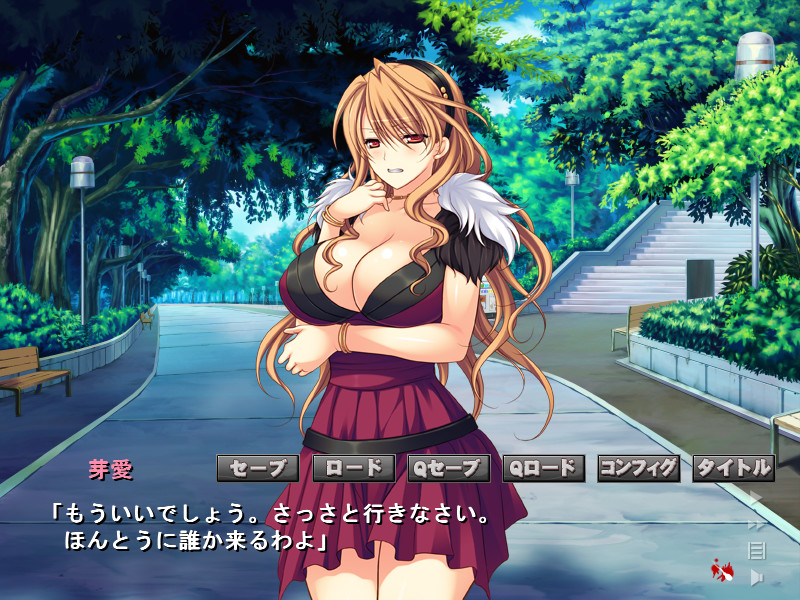Open the セーブ (Save) menu
The image size is (800, 600).
(257, 467)
